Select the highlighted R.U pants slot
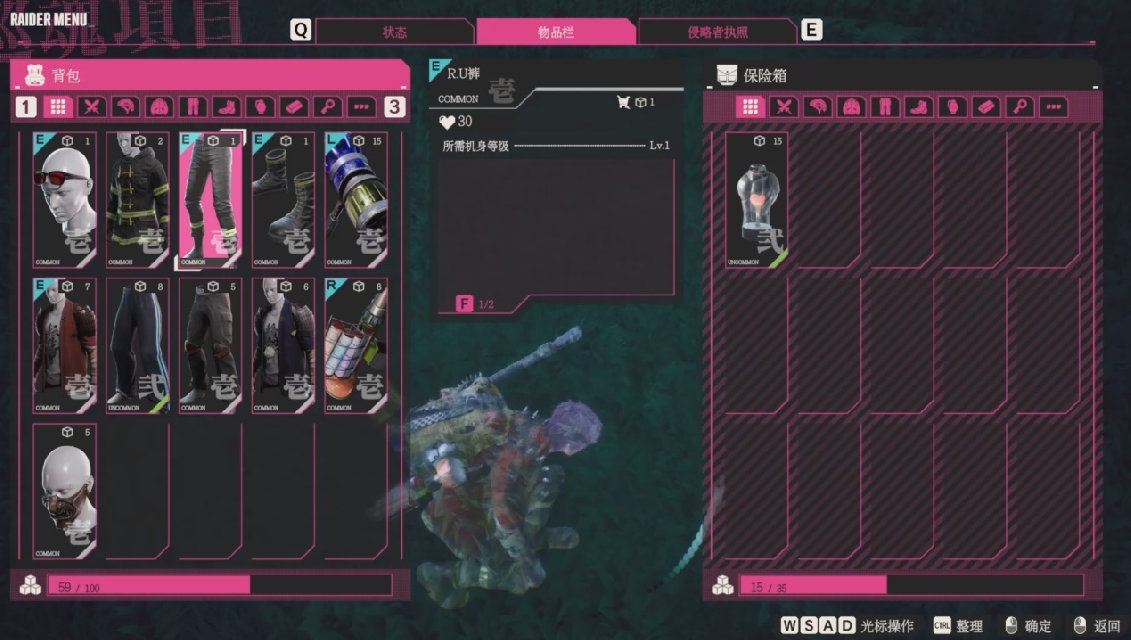Image resolution: width=1131 pixels, height=640 pixels. coord(210,200)
